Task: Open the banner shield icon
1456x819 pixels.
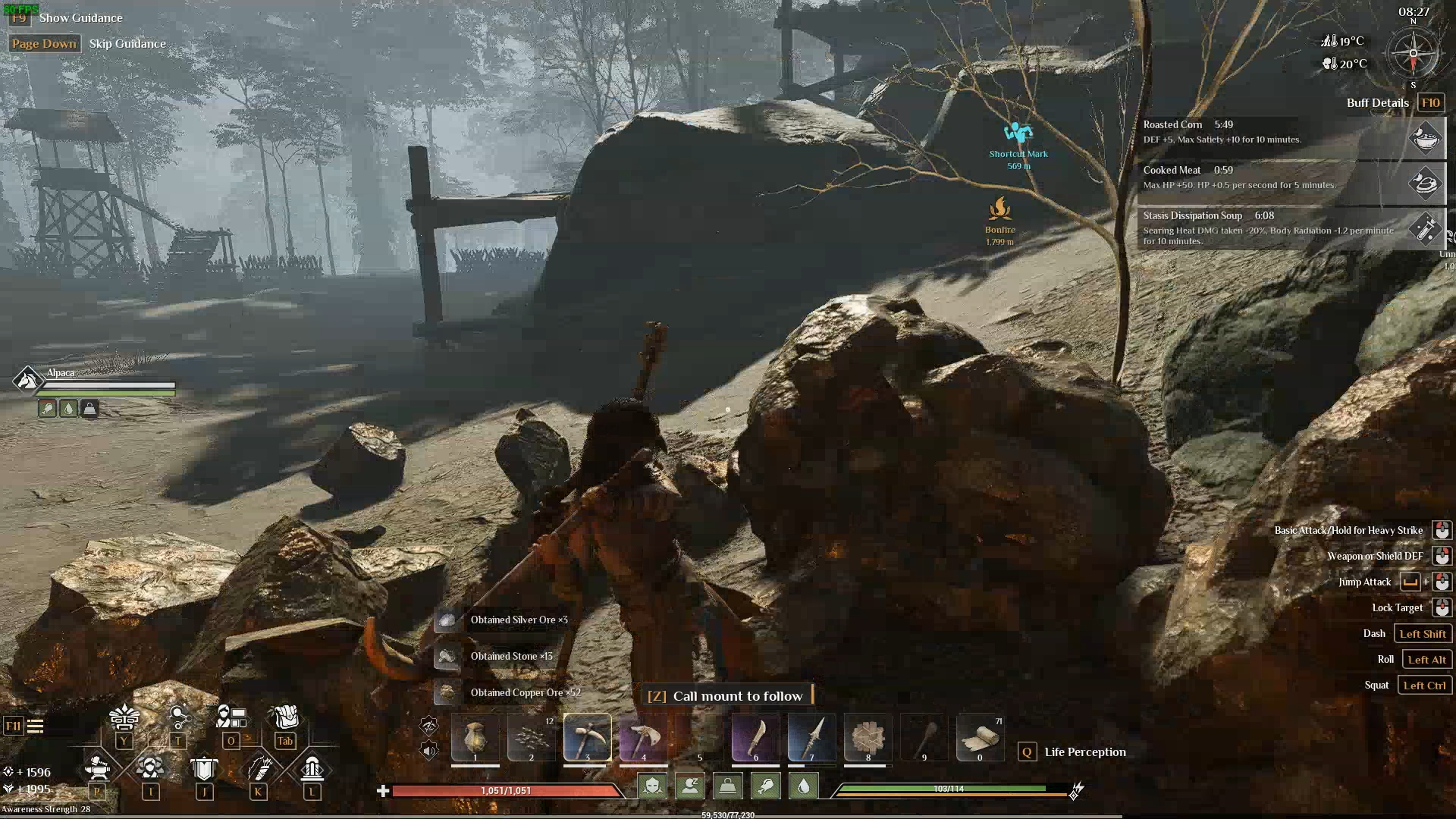Action: click(204, 768)
